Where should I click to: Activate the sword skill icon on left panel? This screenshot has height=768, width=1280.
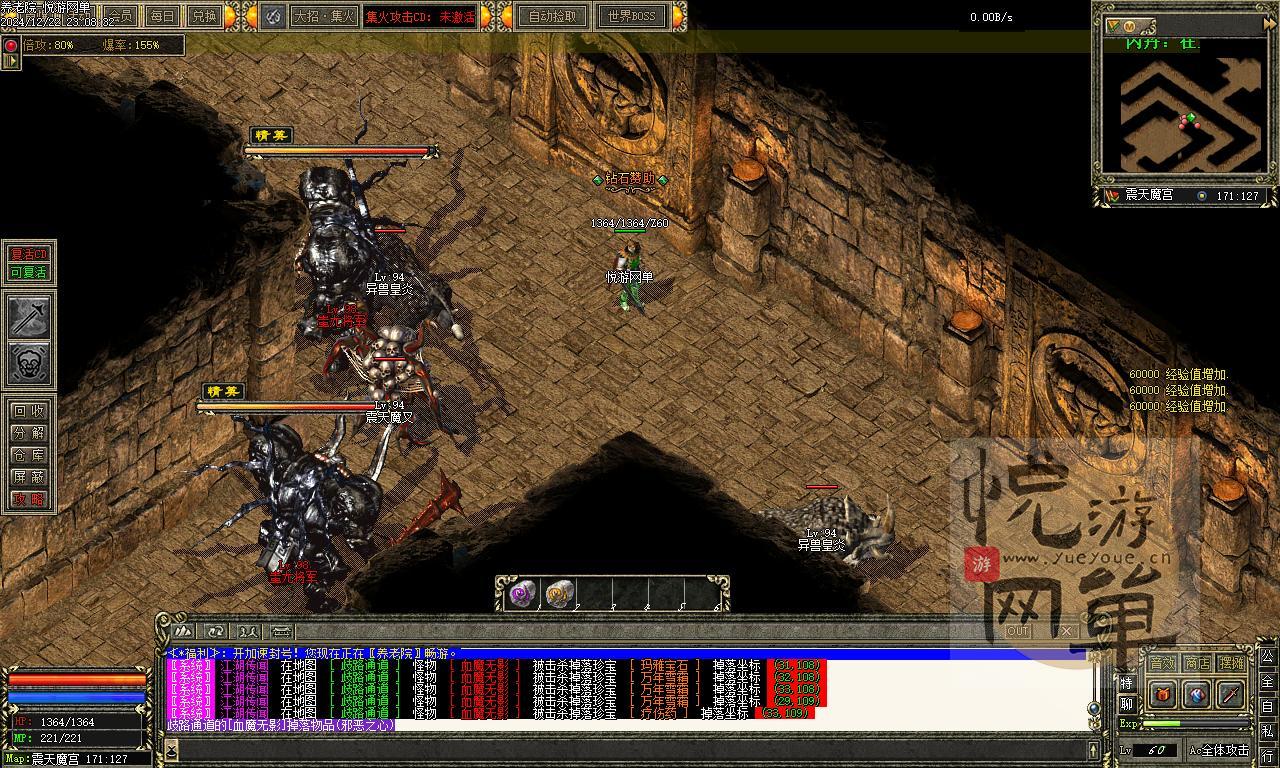tap(29, 317)
